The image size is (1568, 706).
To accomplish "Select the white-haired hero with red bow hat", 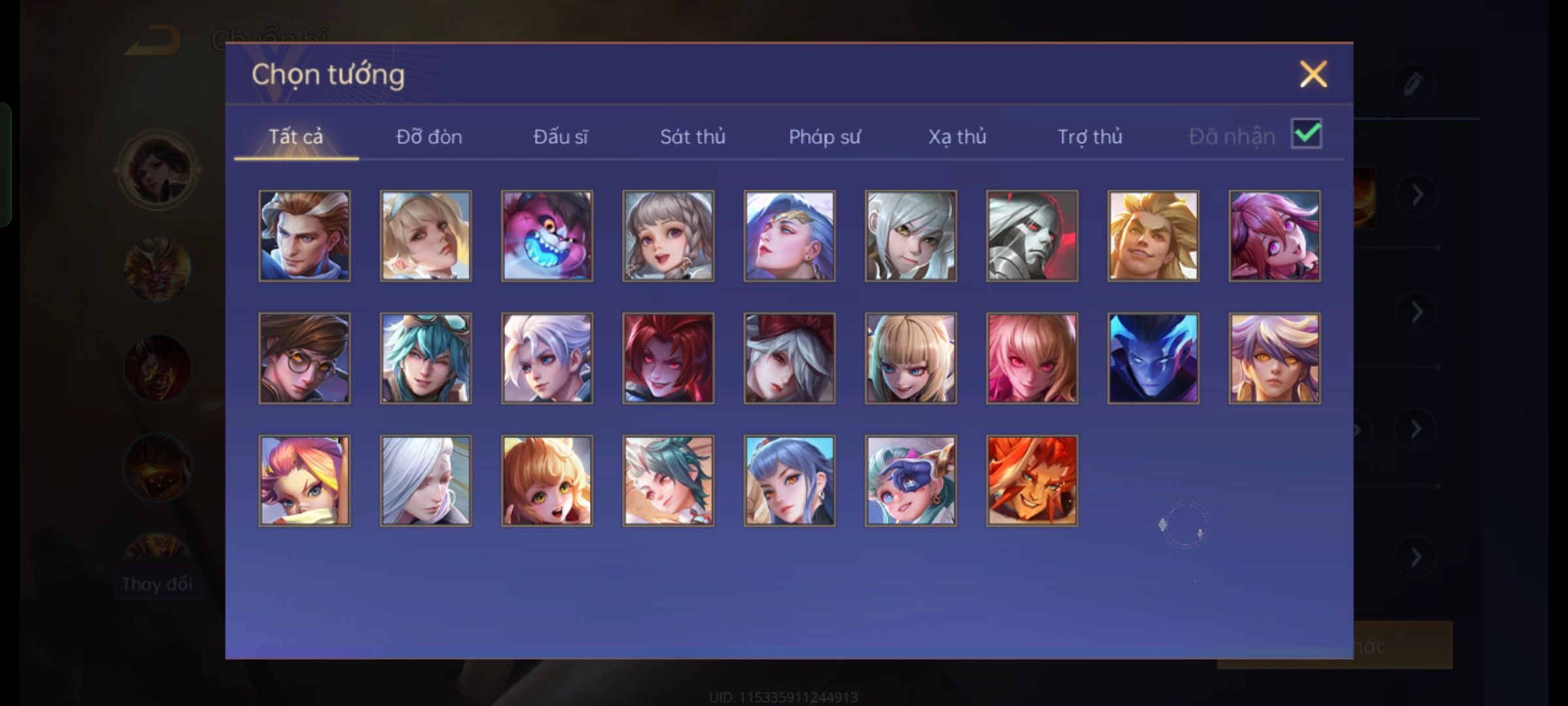I will coord(789,358).
